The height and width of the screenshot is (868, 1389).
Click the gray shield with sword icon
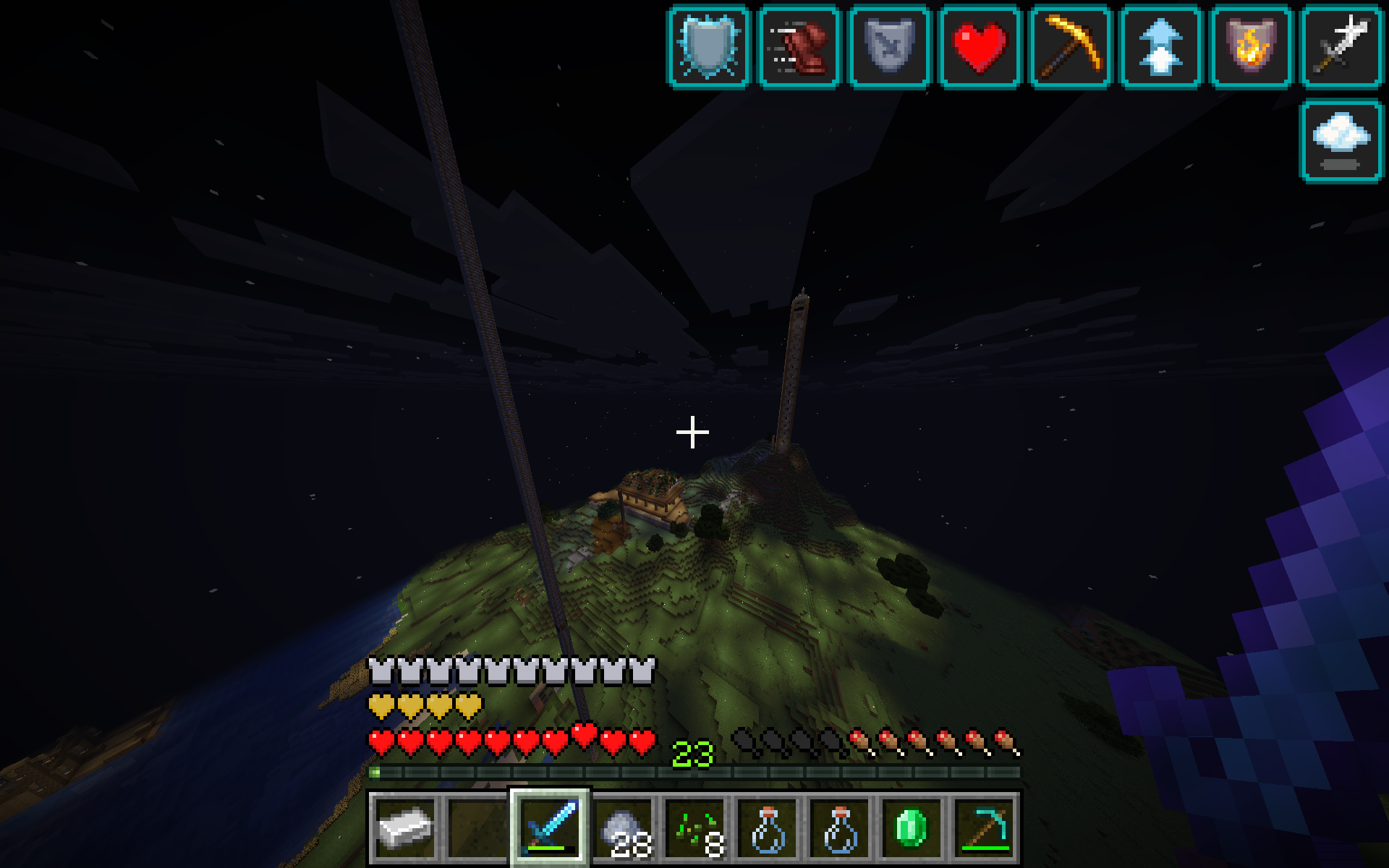pyautogui.click(x=889, y=47)
